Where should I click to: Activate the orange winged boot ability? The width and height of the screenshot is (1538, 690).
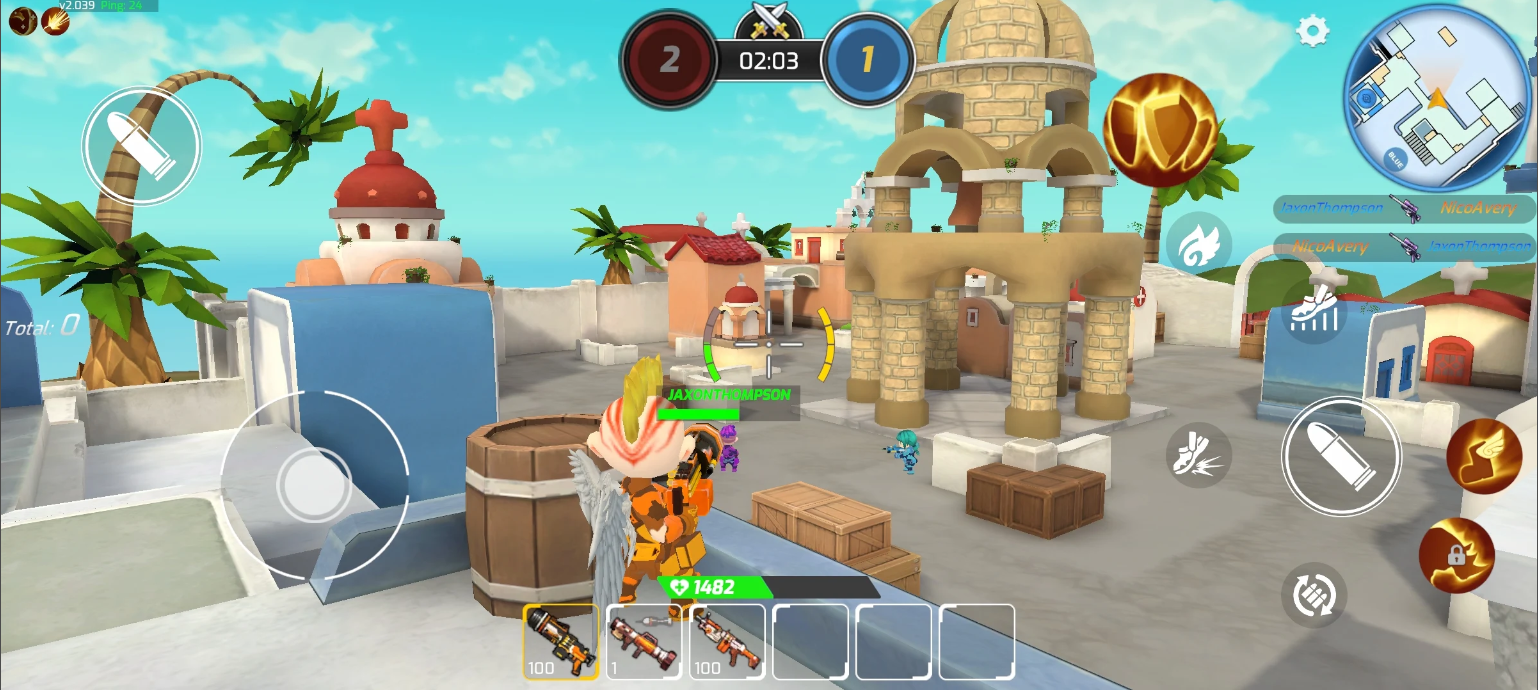coord(1483,455)
